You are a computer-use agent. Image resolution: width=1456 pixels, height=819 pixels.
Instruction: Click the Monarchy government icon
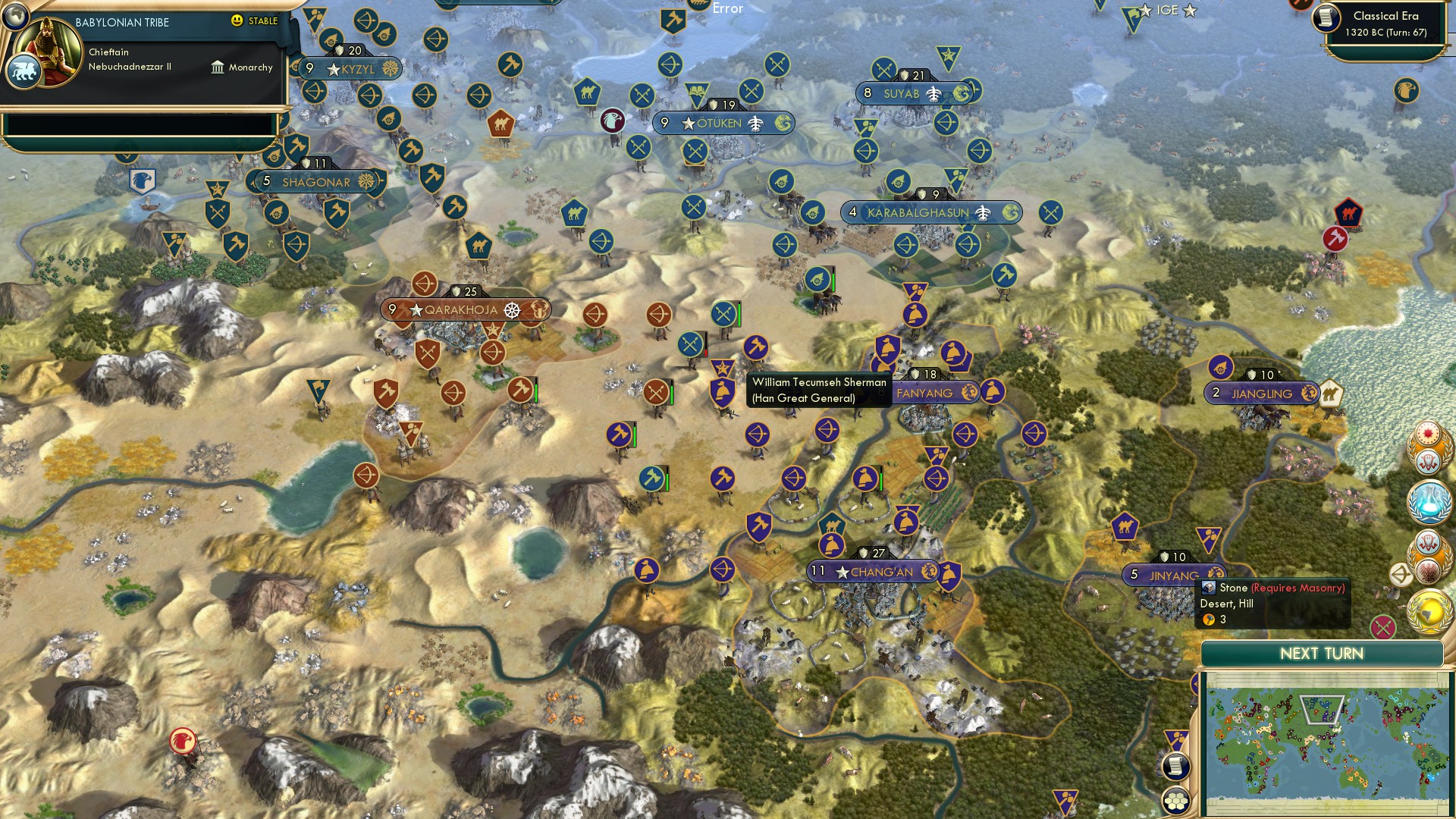click(x=219, y=67)
